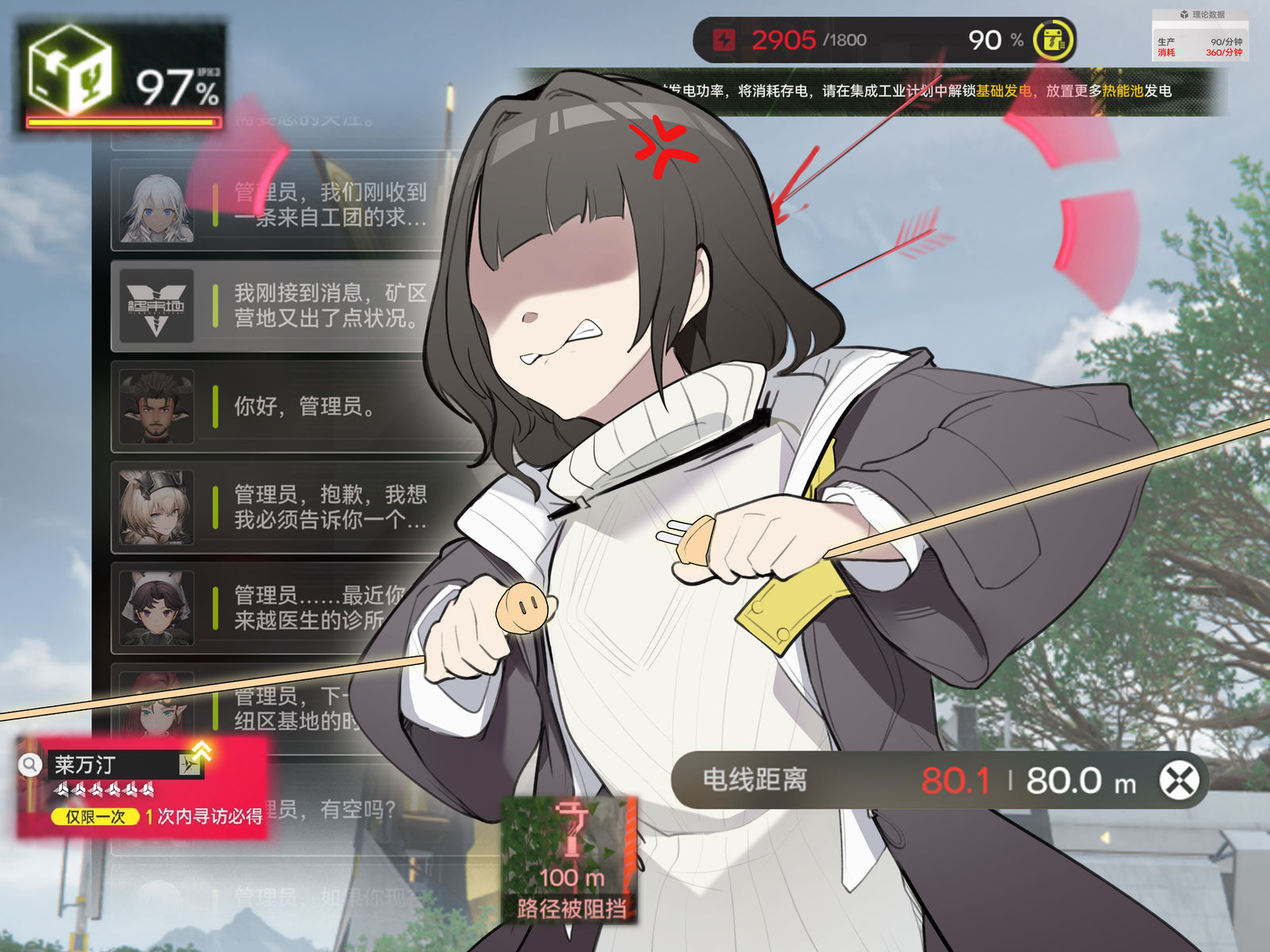Click the magnifier icon beside 莱万汀

pos(30,765)
